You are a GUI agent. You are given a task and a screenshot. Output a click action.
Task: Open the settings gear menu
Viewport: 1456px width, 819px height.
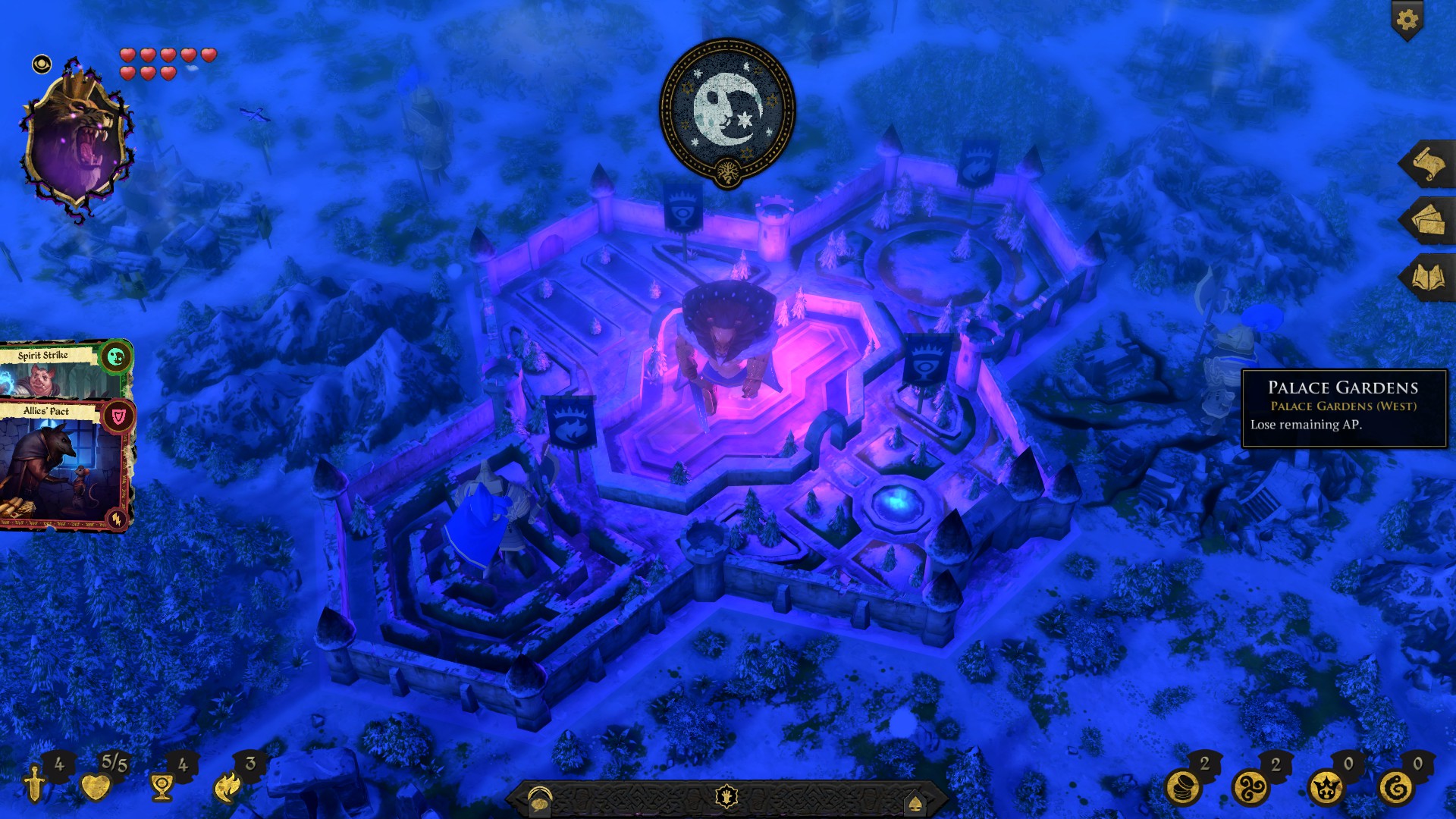[1407, 20]
